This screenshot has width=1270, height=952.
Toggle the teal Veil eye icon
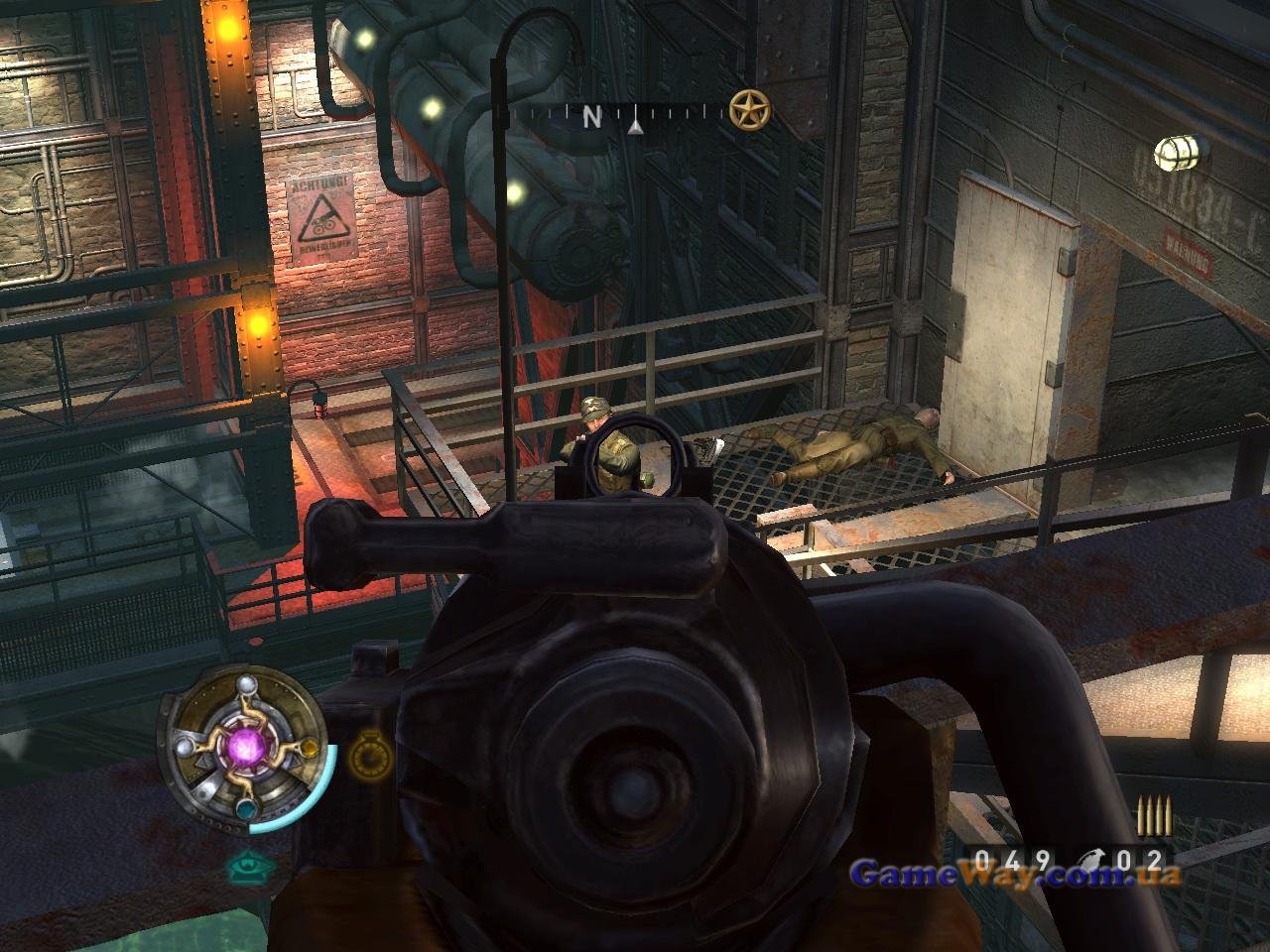pos(245,870)
